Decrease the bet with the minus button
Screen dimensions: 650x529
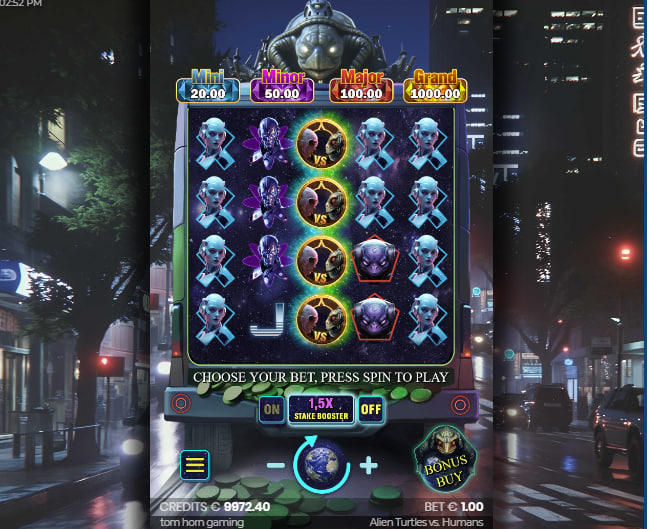tap(274, 466)
